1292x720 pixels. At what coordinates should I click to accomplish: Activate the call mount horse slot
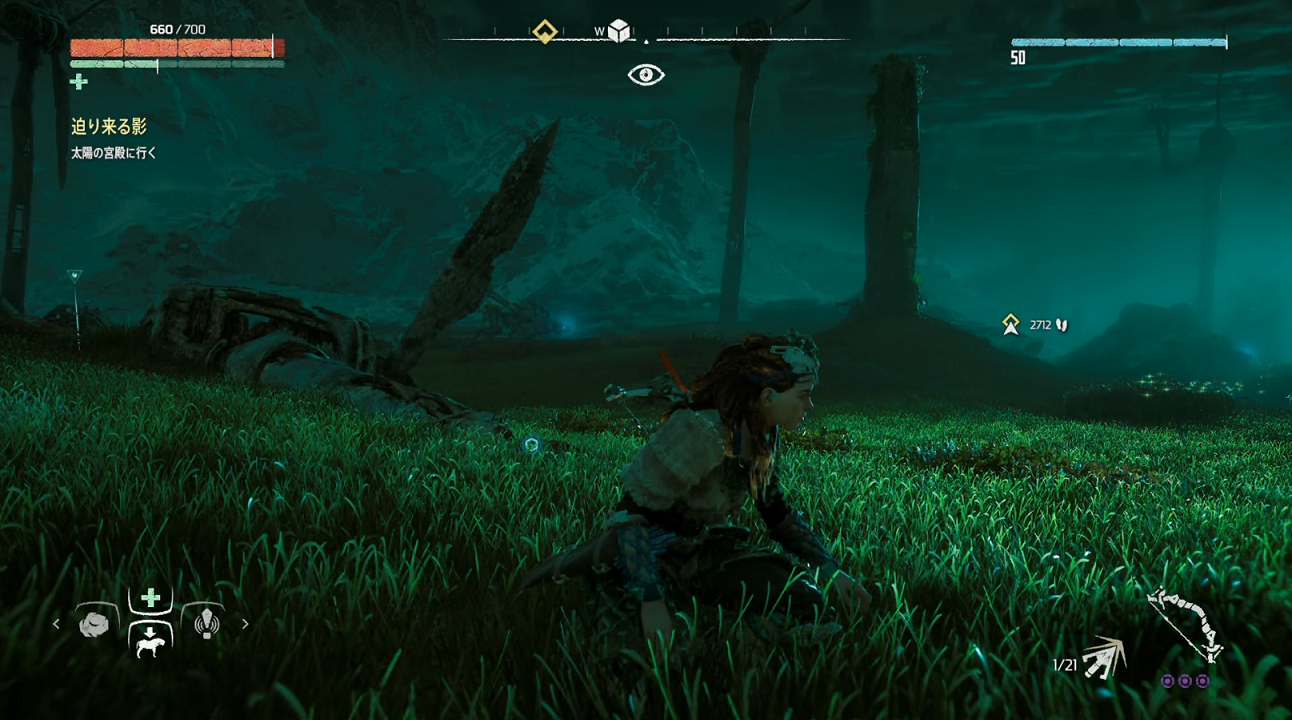click(x=150, y=641)
